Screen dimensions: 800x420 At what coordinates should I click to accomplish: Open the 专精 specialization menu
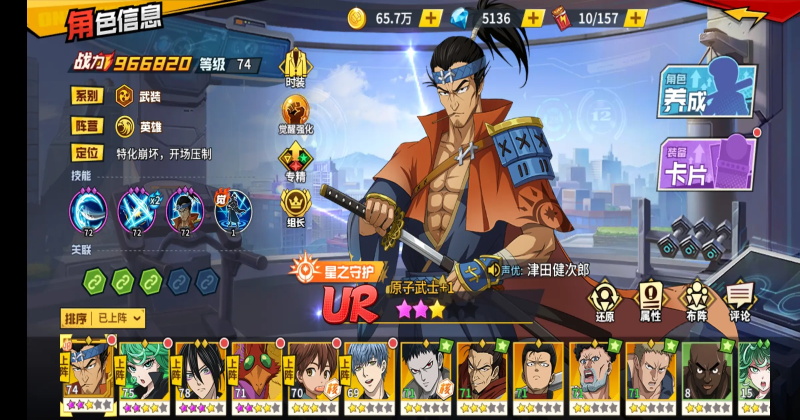[x=295, y=162]
